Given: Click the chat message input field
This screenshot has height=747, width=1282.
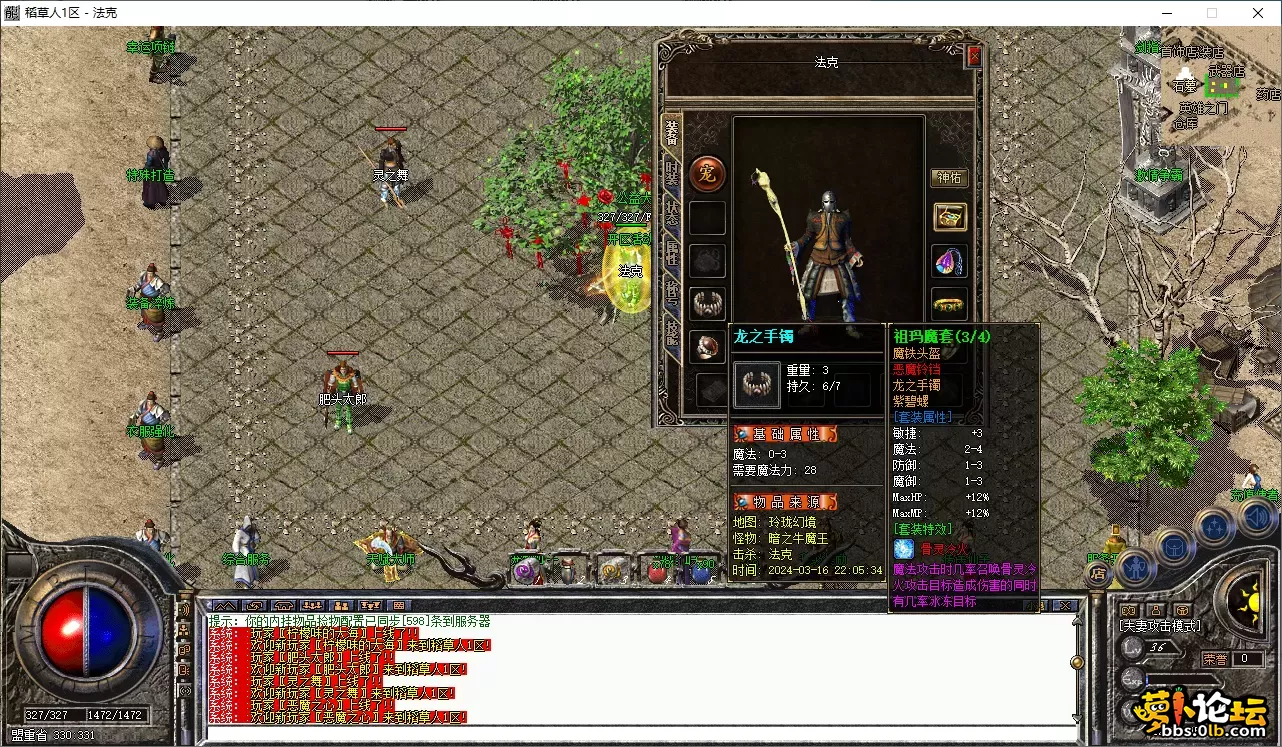Looking at the screenshot, I should (x=640, y=735).
